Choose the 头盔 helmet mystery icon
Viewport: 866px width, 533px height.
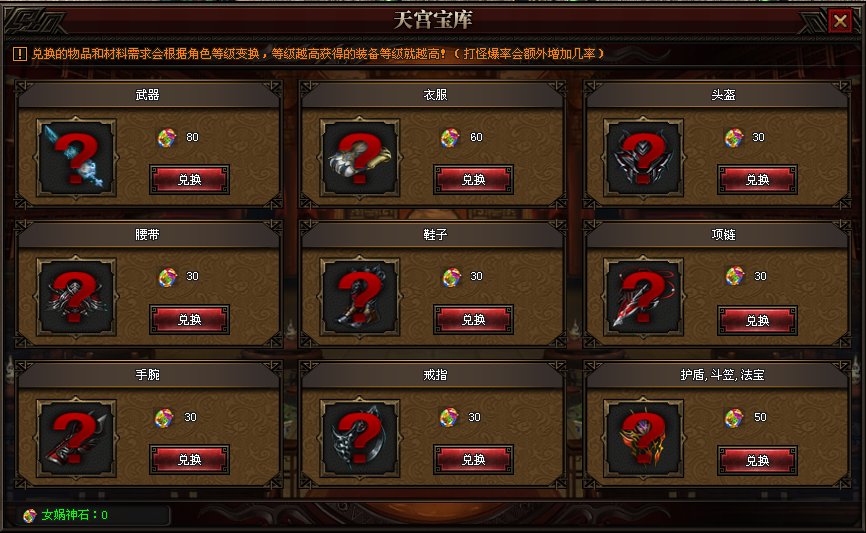644,159
